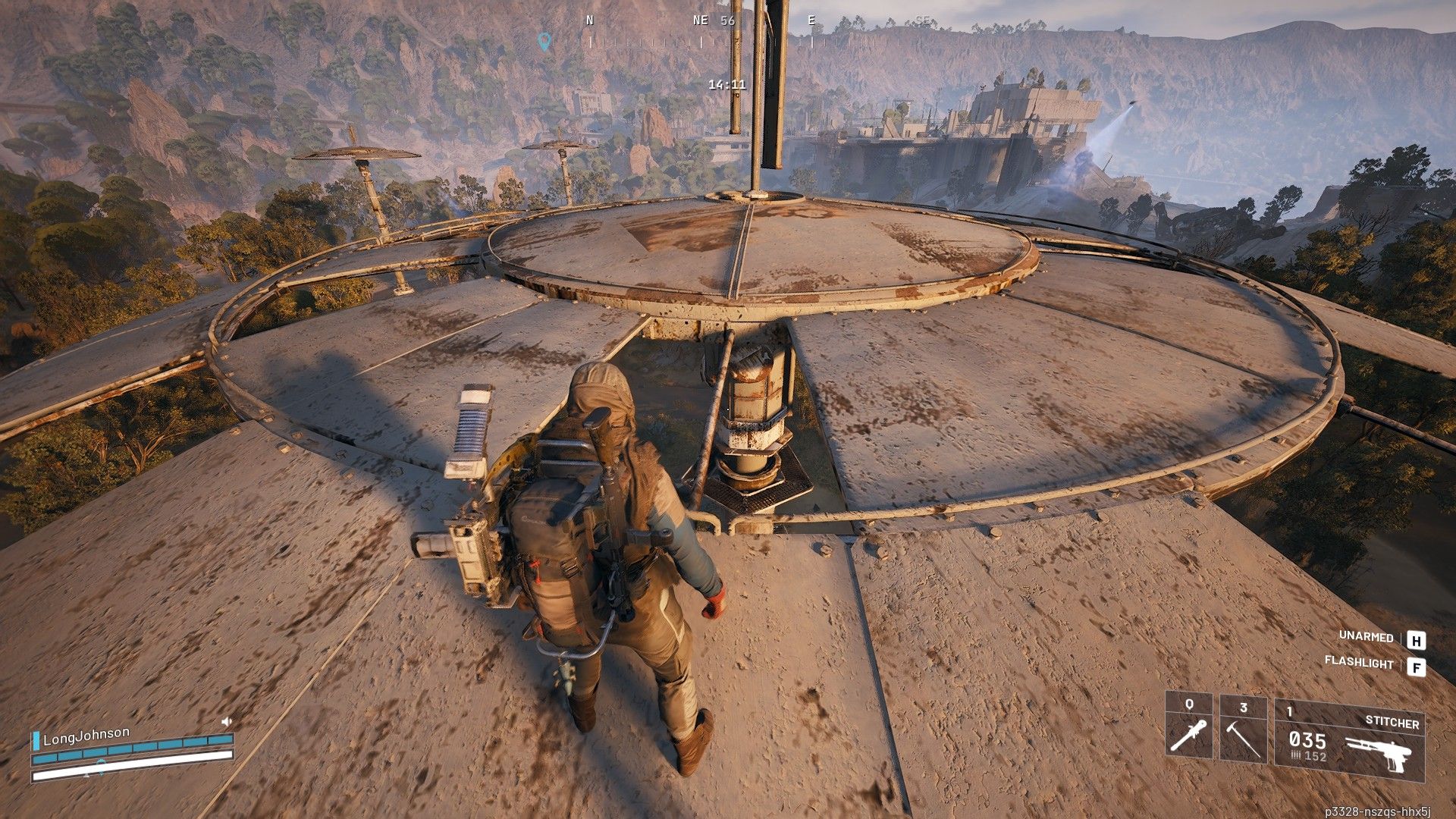Select the grenade launcher gadget slot
Screen dimensions: 1456x819
click(x=1188, y=730)
